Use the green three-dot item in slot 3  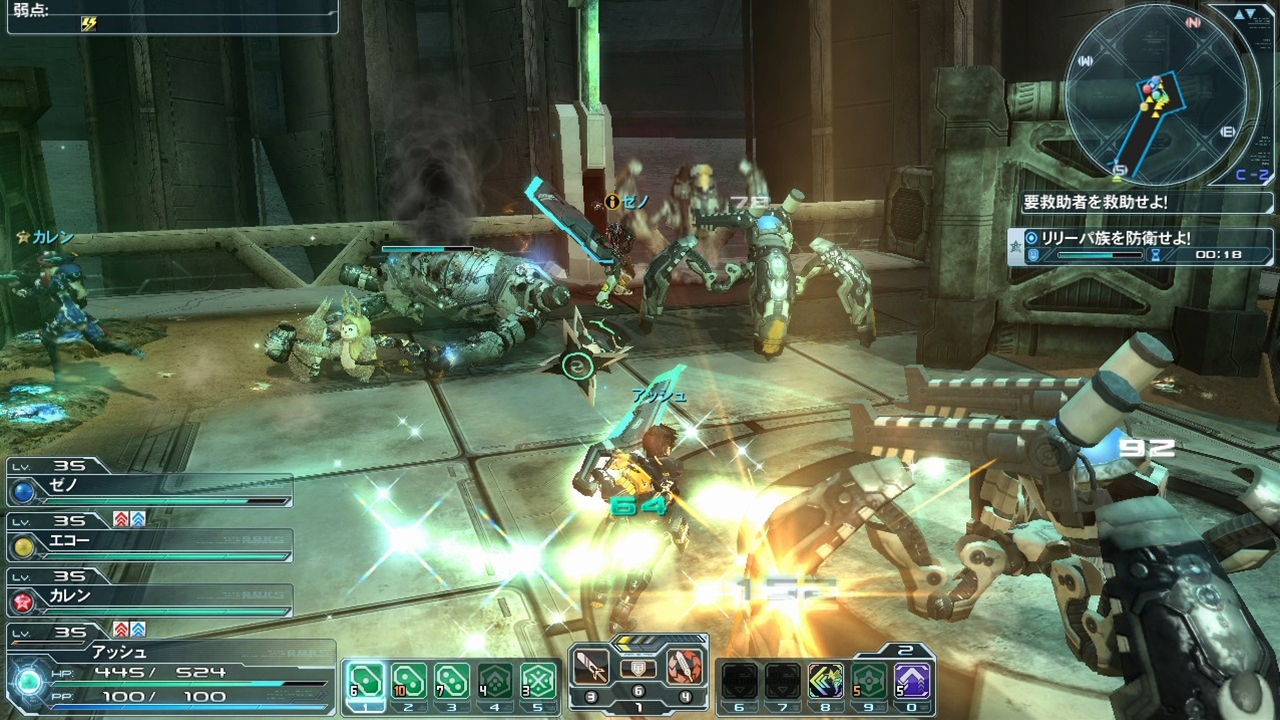(452, 681)
